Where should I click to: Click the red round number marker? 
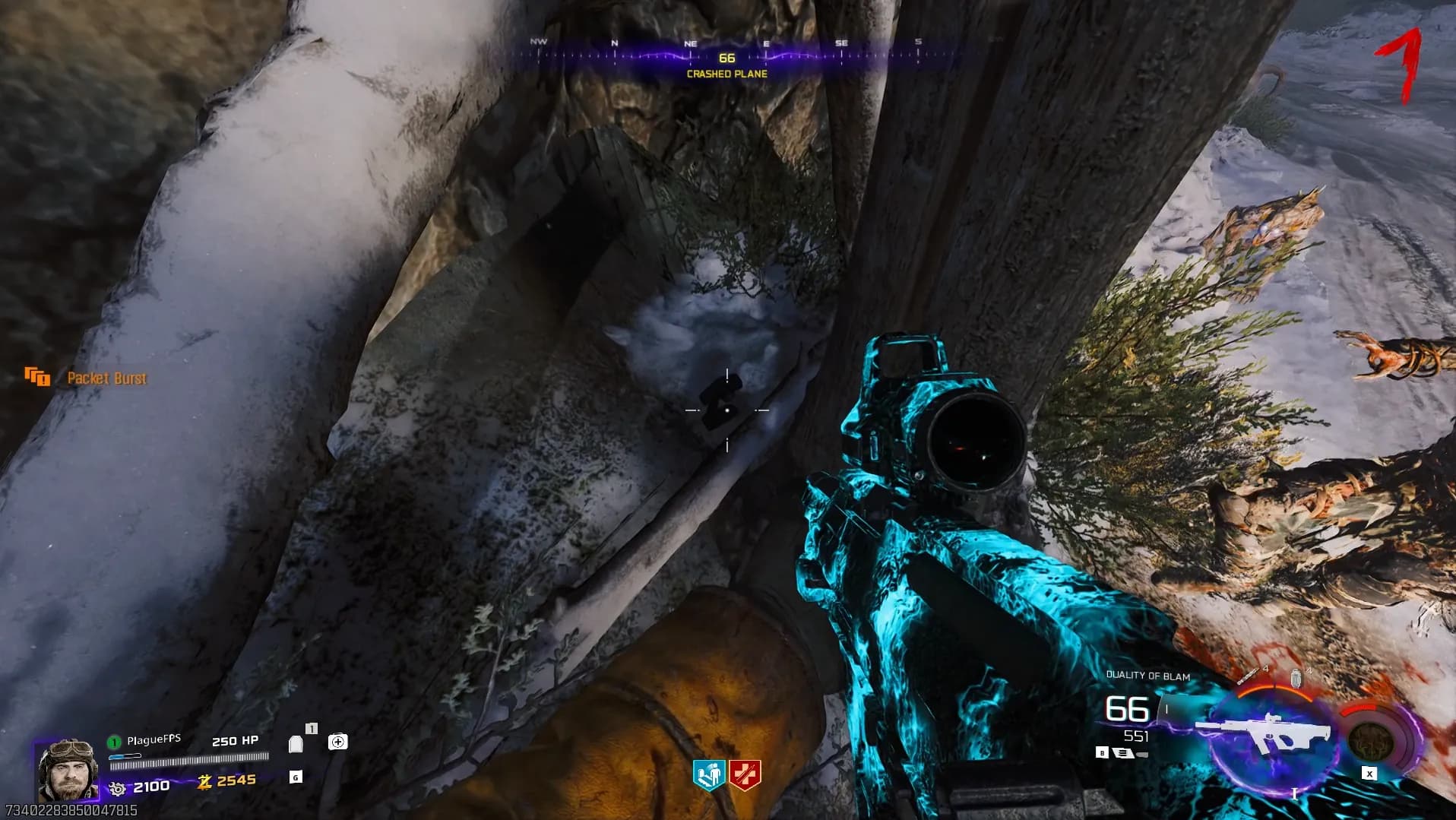coord(1400,65)
